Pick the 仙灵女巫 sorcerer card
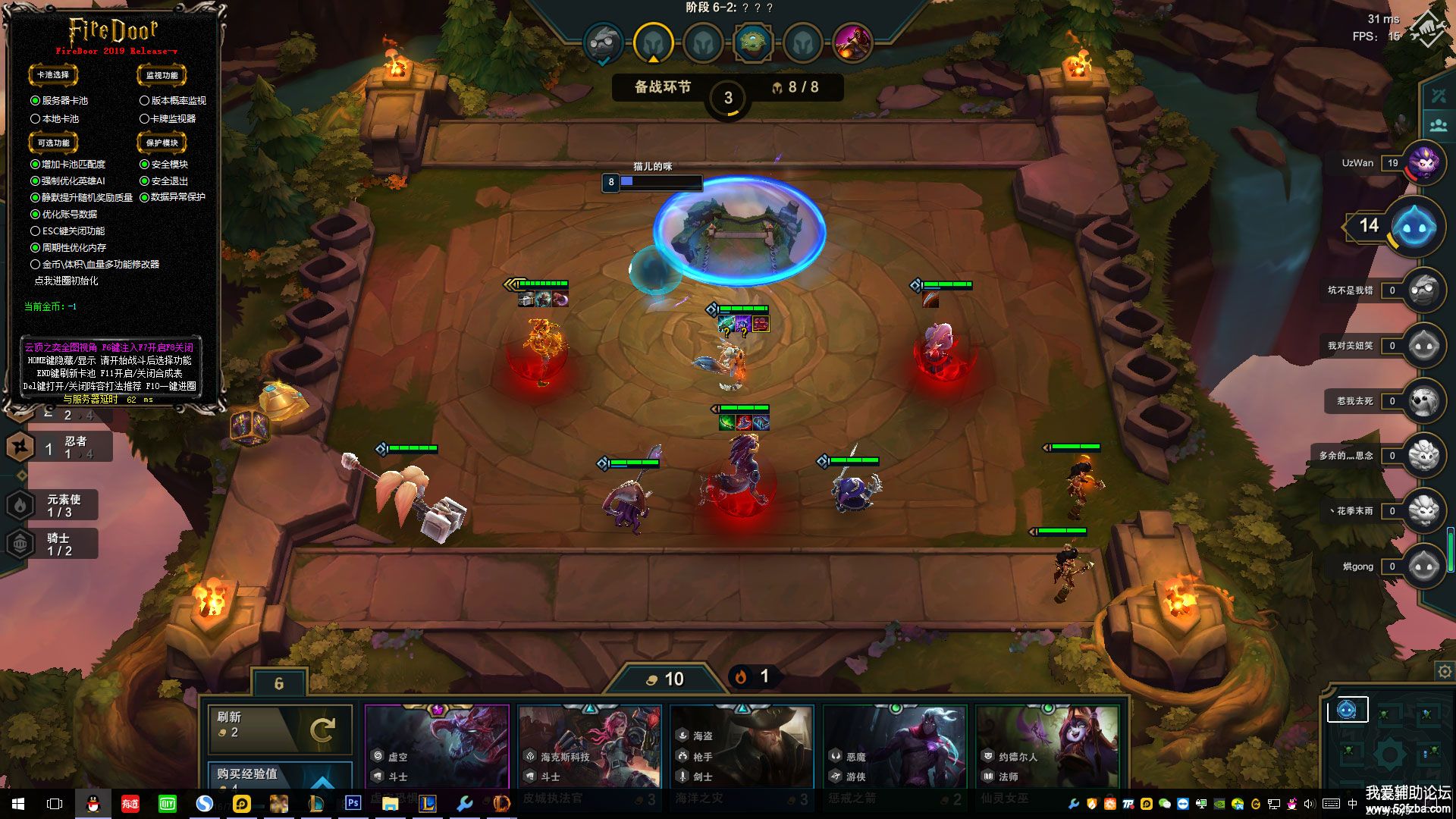Image resolution: width=1456 pixels, height=819 pixels. [x=1047, y=747]
